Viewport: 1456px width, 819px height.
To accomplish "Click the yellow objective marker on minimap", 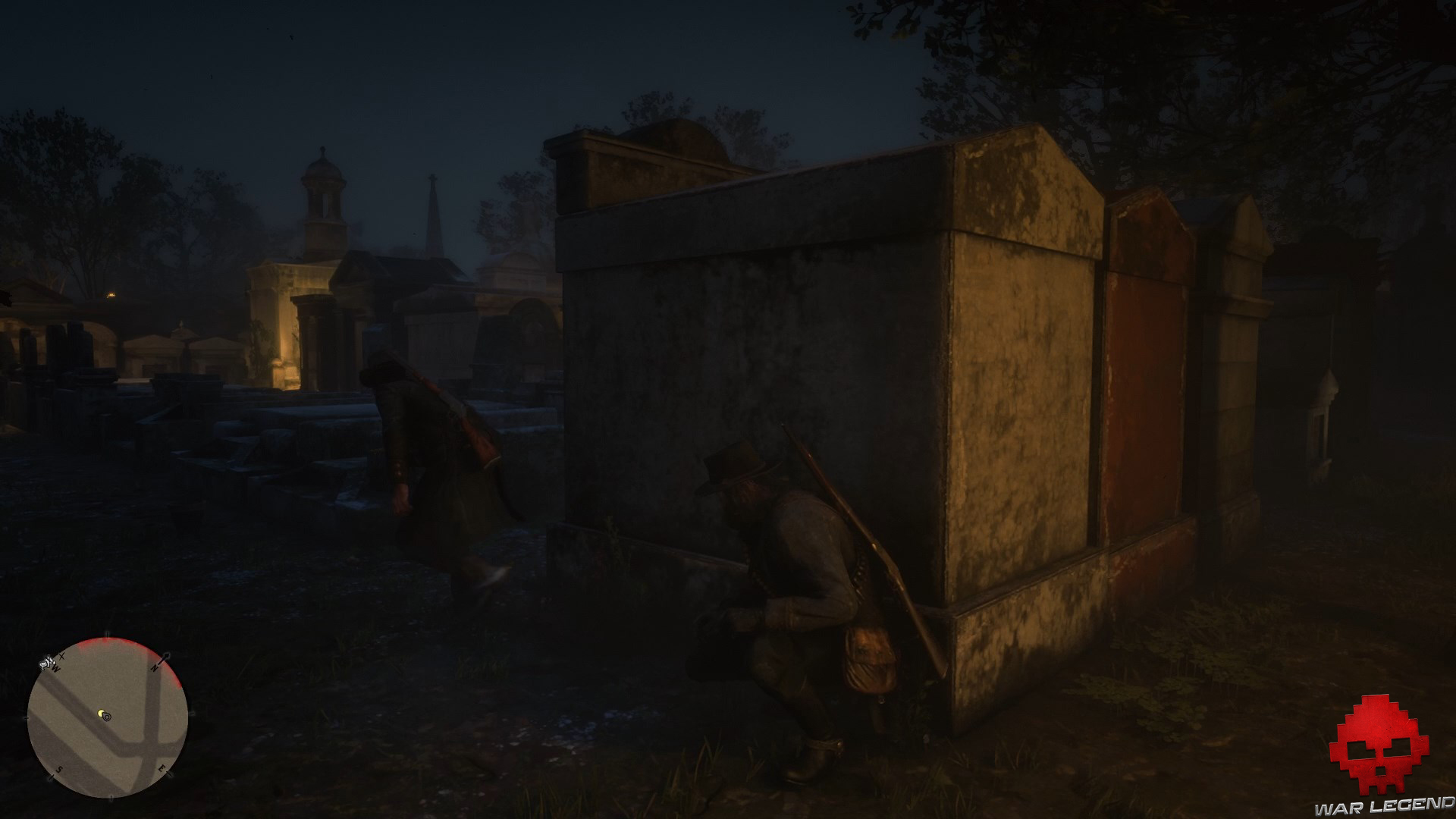I will pos(101,714).
